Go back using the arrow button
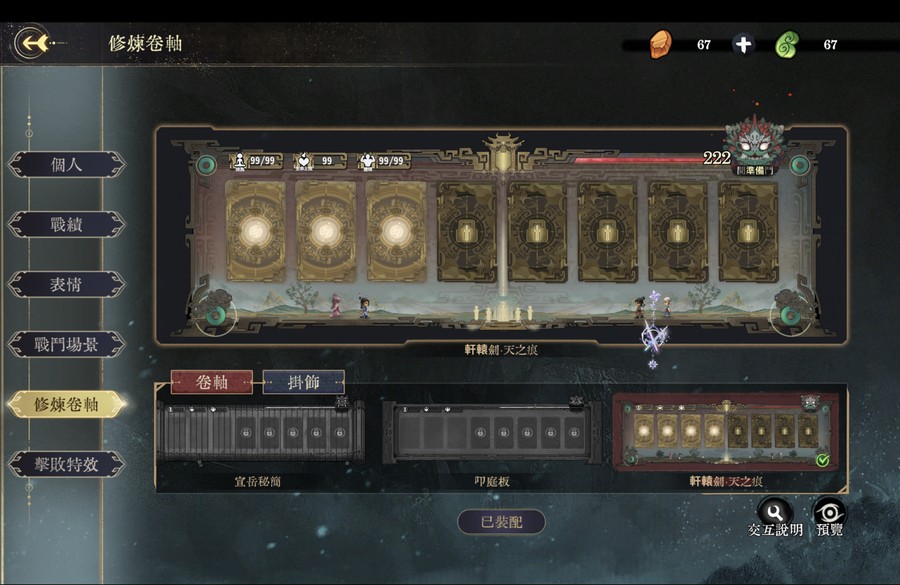Screen dimensions: 900x585 [36, 43]
